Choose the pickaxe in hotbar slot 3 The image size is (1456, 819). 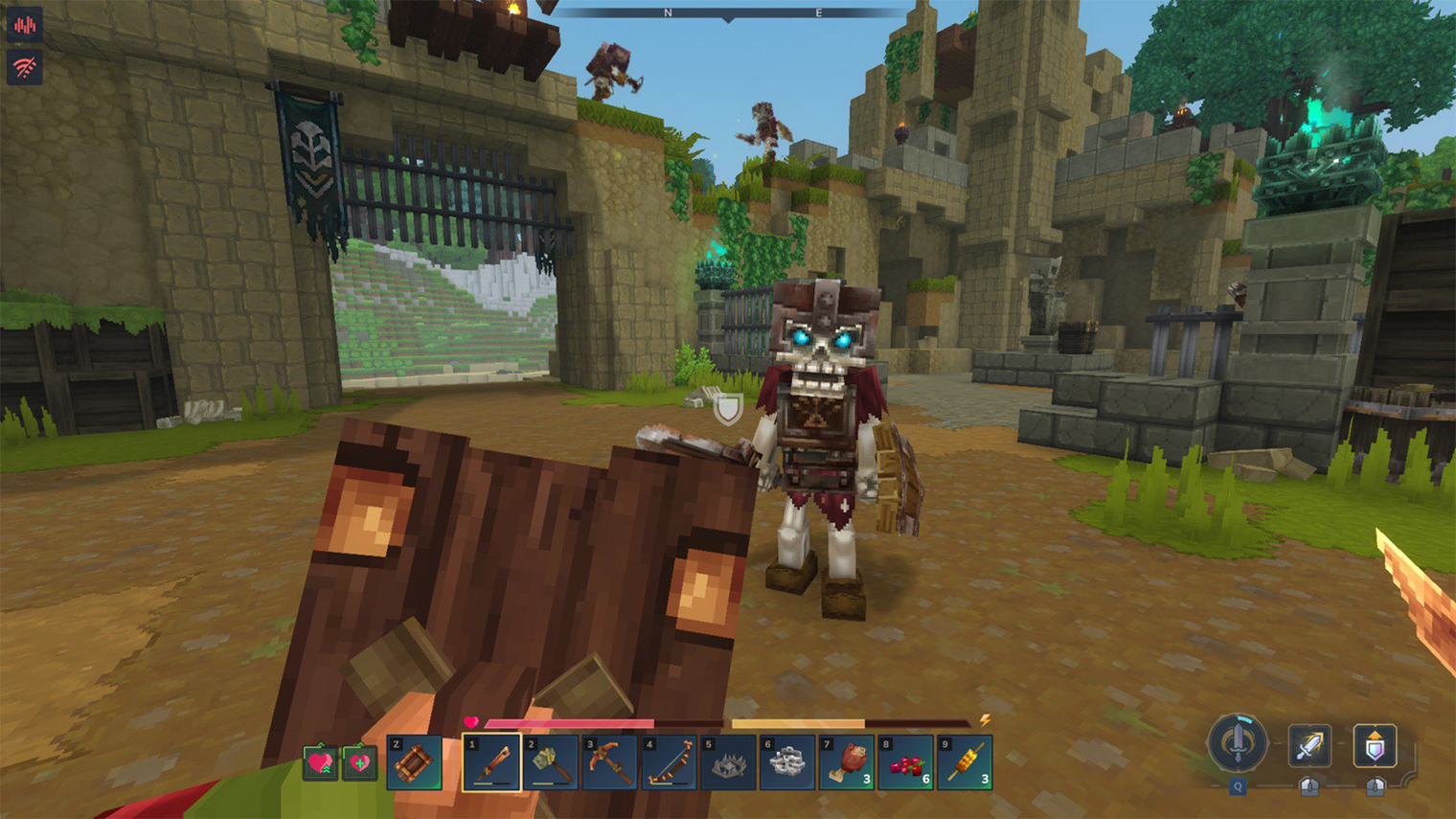pos(610,762)
